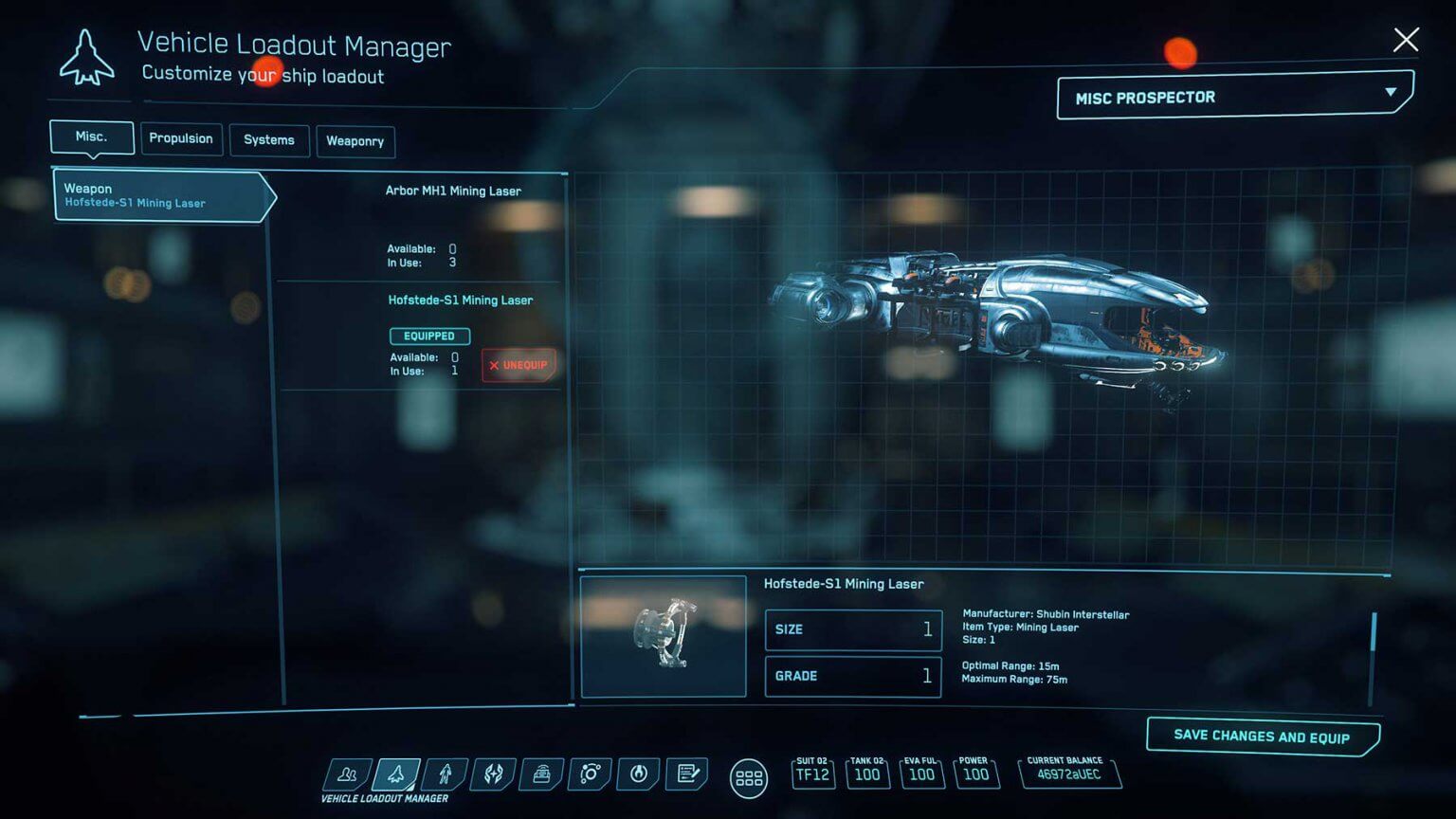
Task: Unequip the Hofstede-S1 Mining Laser
Action: [x=519, y=365]
